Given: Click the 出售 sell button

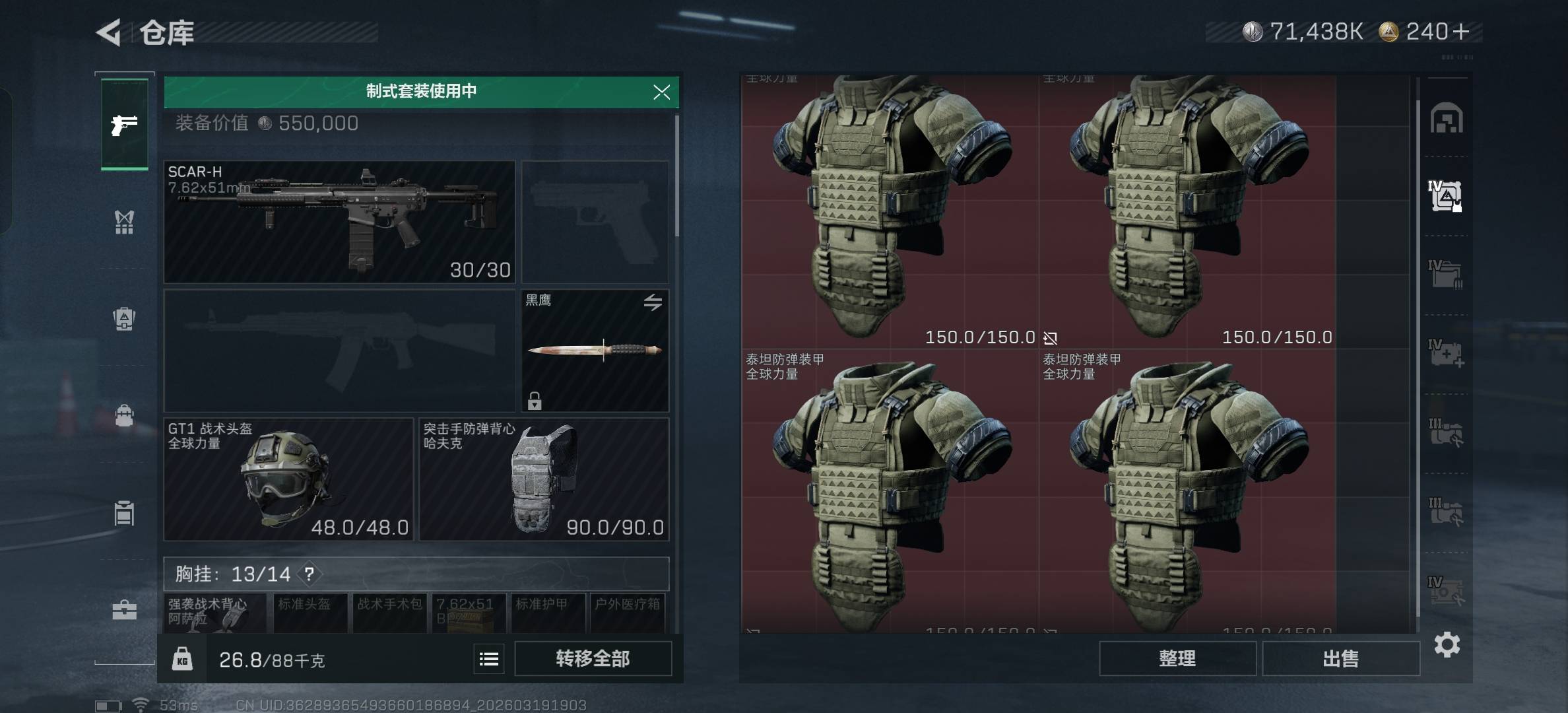Looking at the screenshot, I should [1340, 658].
